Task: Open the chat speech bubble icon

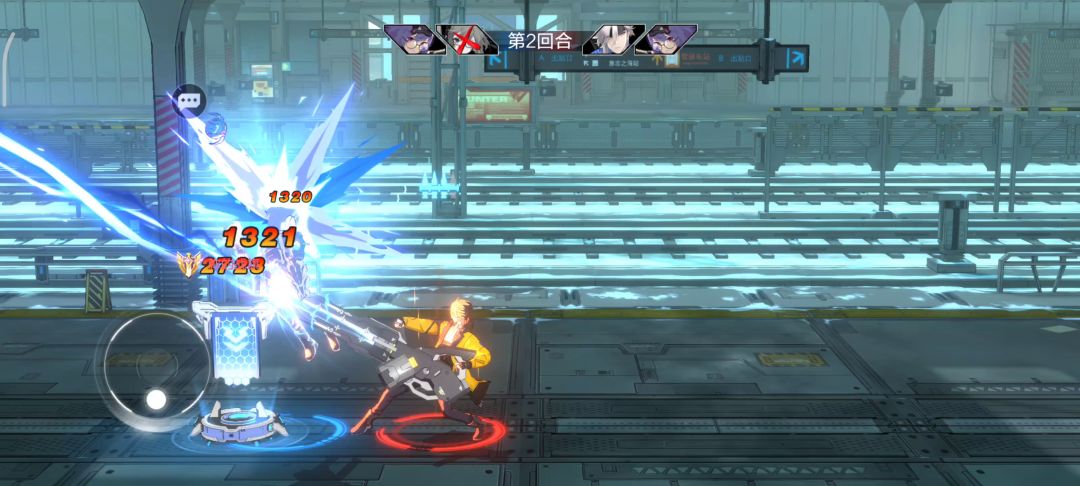Action: click(189, 100)
